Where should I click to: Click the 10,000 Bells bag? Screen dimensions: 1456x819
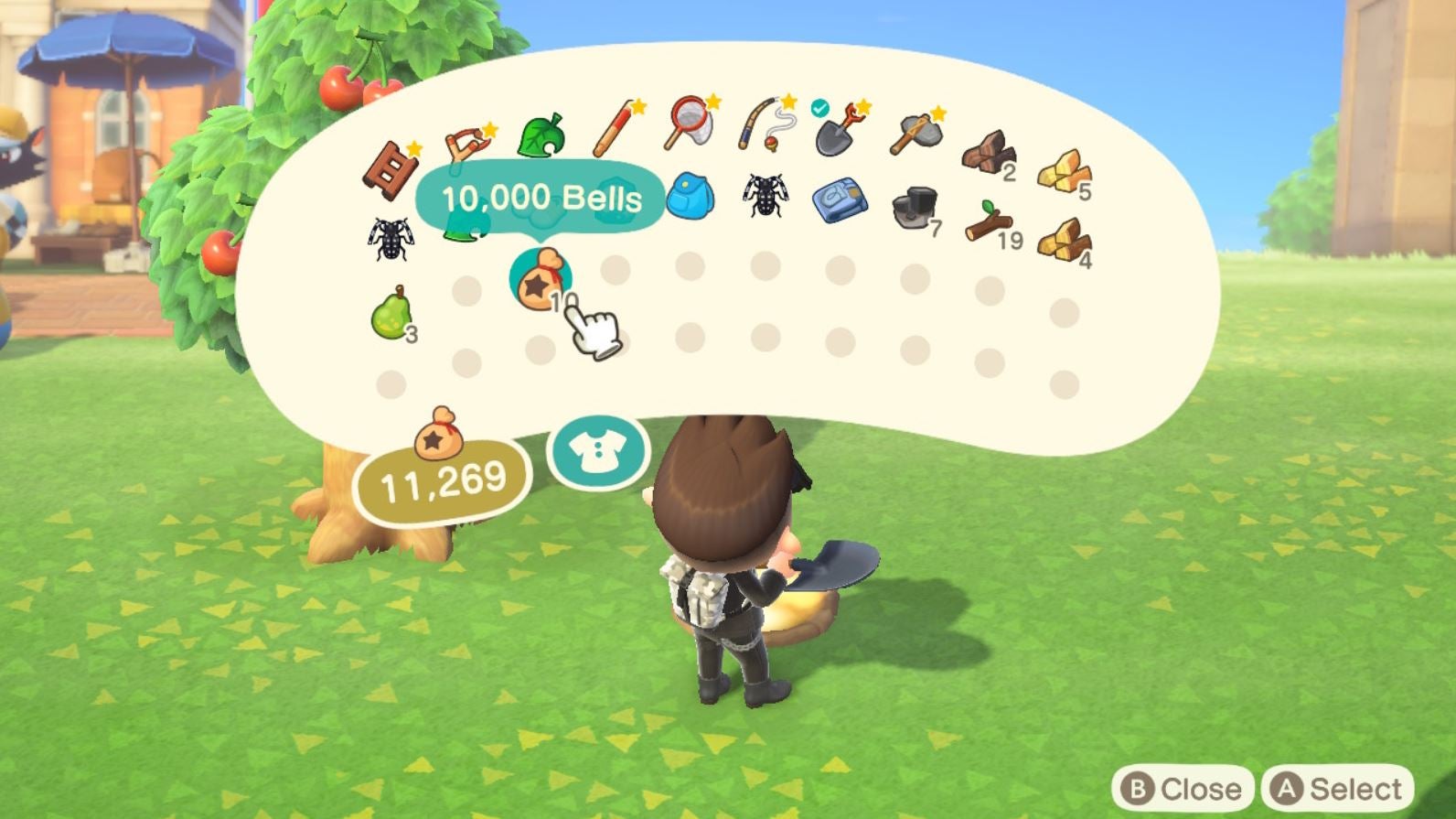coord(540,277)
